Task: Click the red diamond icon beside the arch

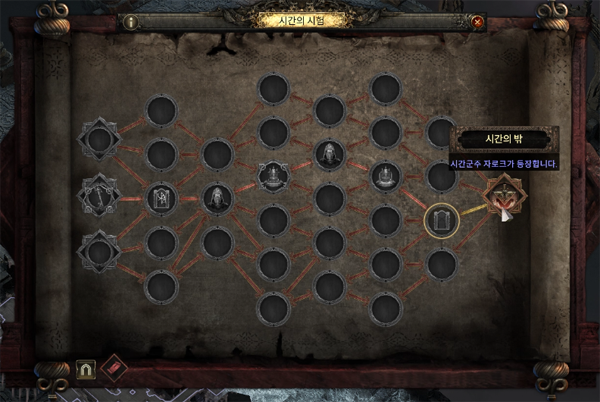Action: tap(114, 369)
